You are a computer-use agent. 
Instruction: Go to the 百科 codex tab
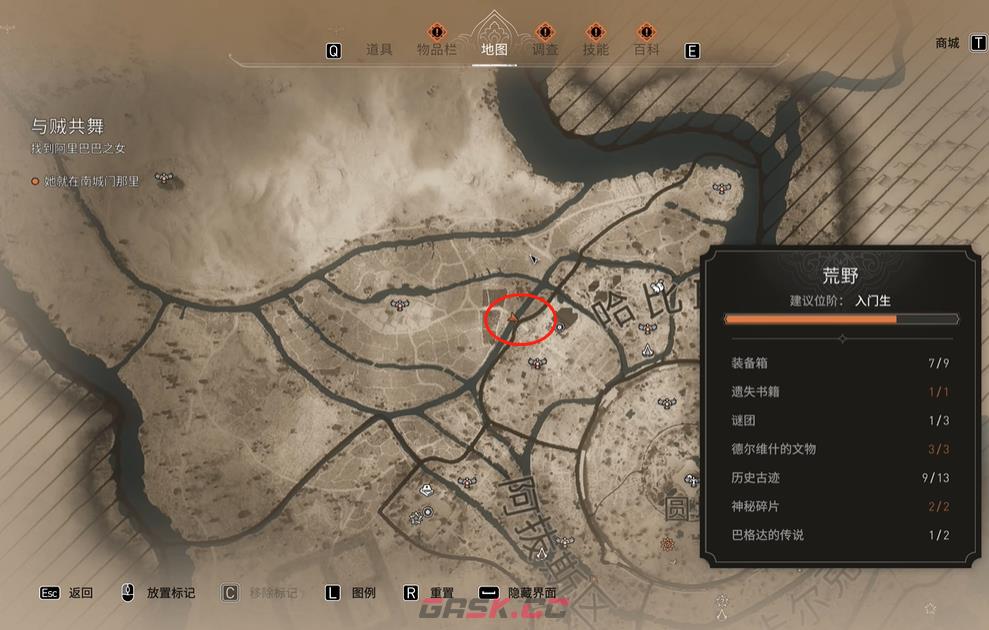pos(646,50)
